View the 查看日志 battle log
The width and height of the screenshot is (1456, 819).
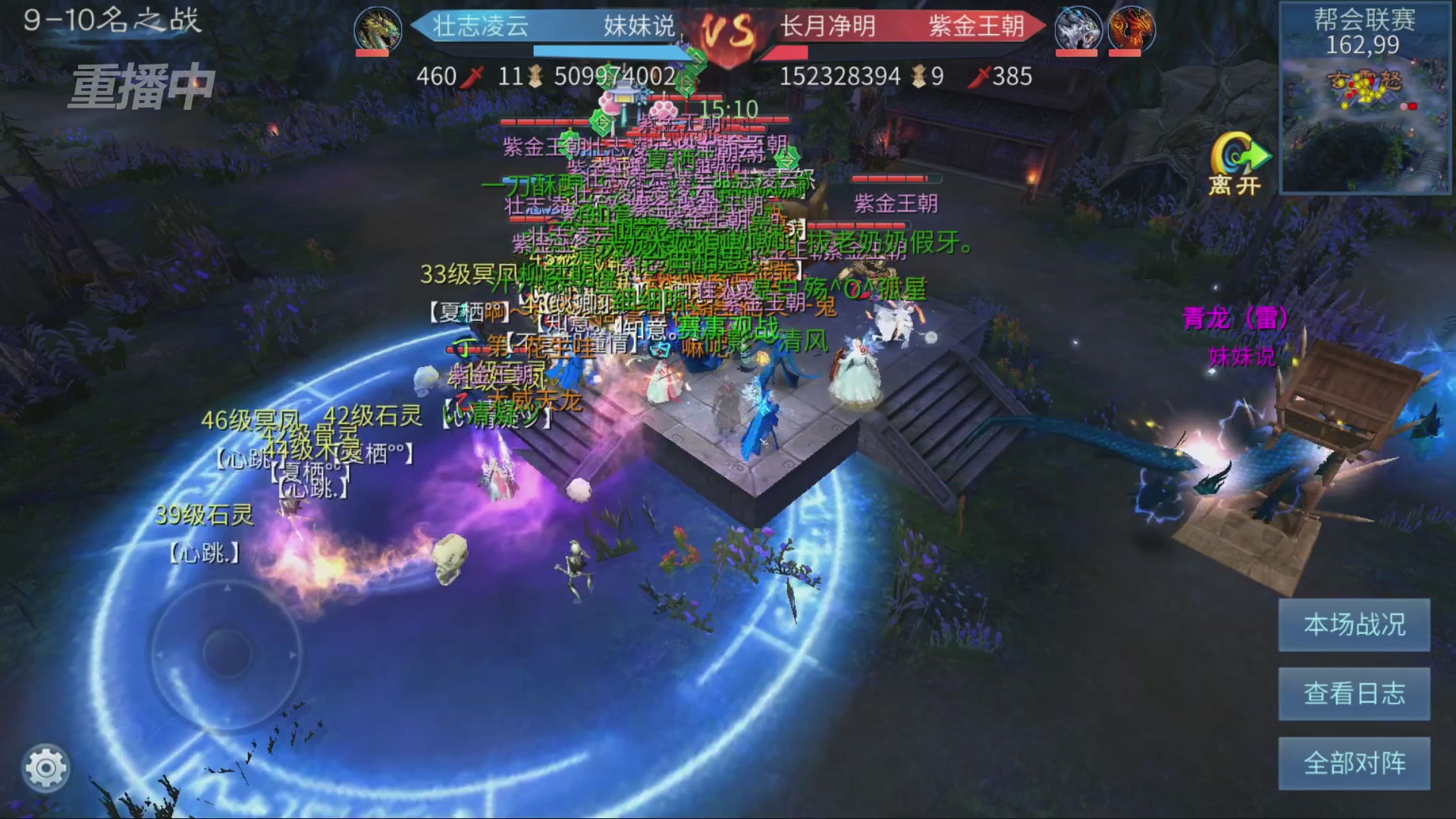click(x=1354, y=694)
